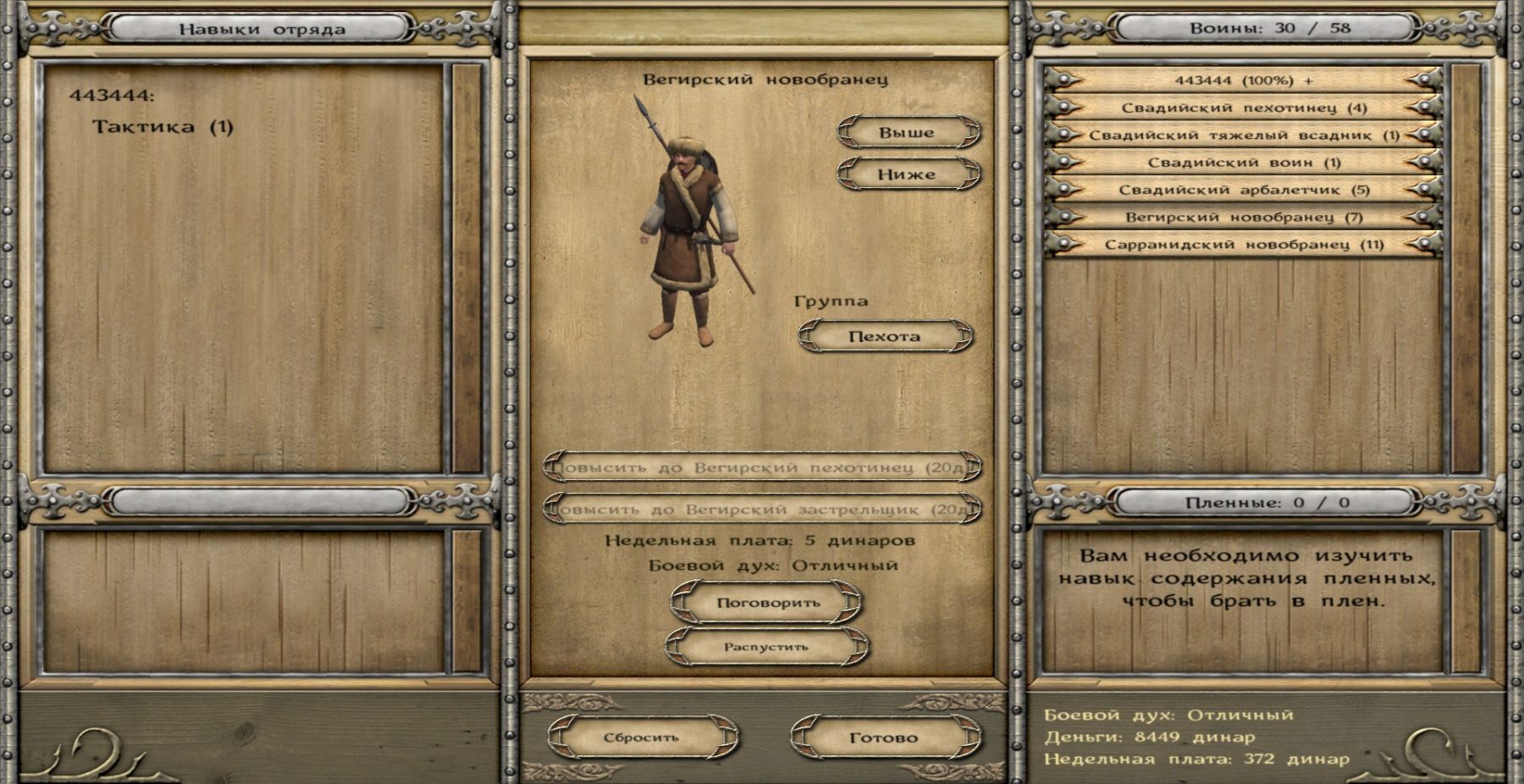Screen dimensions: 1524x784
Task: Confirm with the Готово button
Action: (884, 737)
